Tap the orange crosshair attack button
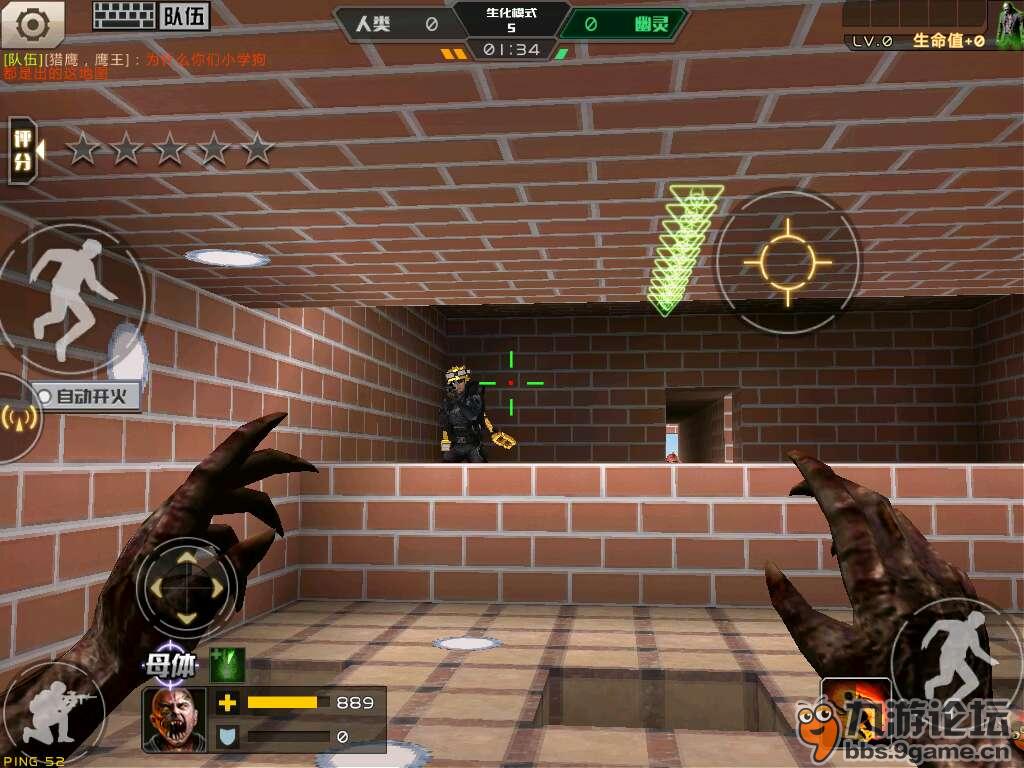 point(787,262)
